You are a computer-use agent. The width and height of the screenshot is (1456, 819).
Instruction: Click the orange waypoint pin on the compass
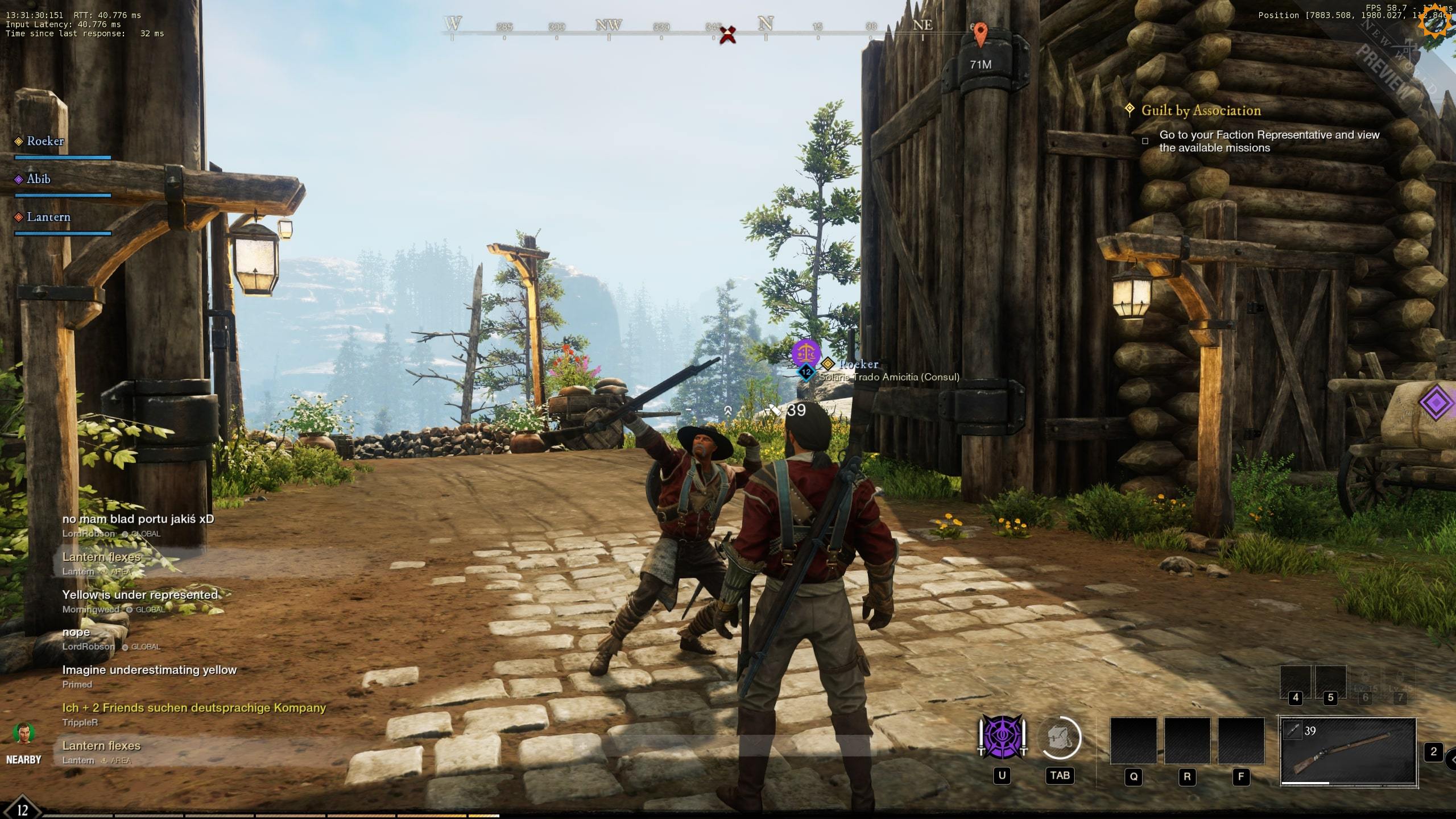tap(980, 34)
